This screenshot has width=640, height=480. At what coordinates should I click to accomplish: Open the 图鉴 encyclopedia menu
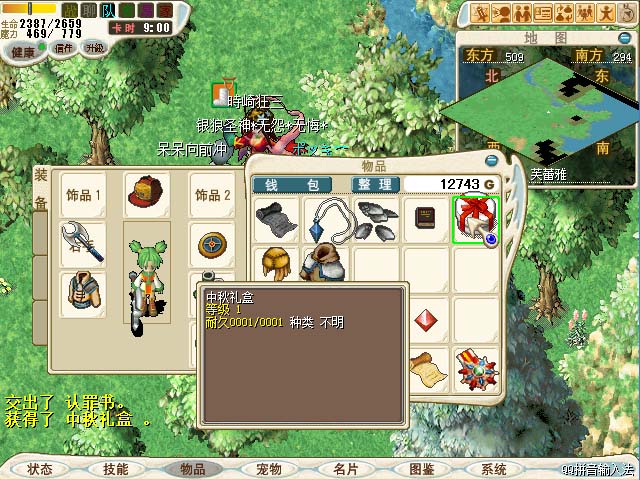421,468
